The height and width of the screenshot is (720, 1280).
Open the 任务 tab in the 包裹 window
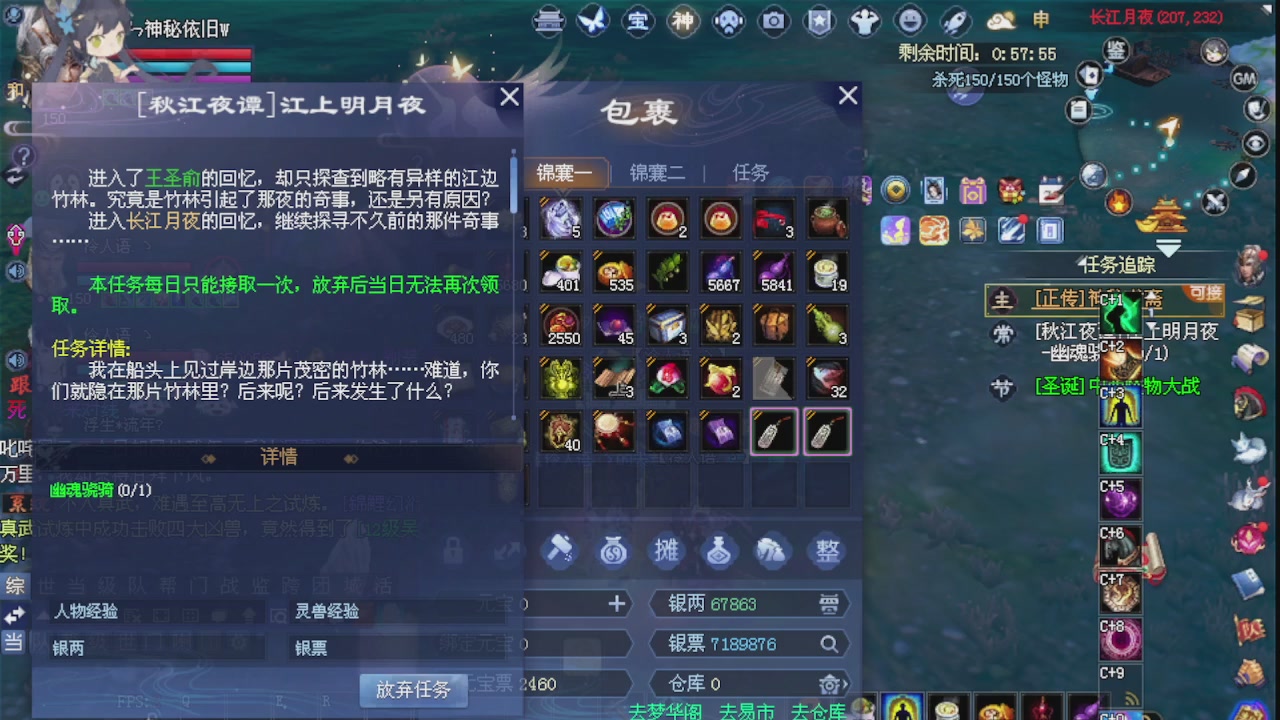750,172
